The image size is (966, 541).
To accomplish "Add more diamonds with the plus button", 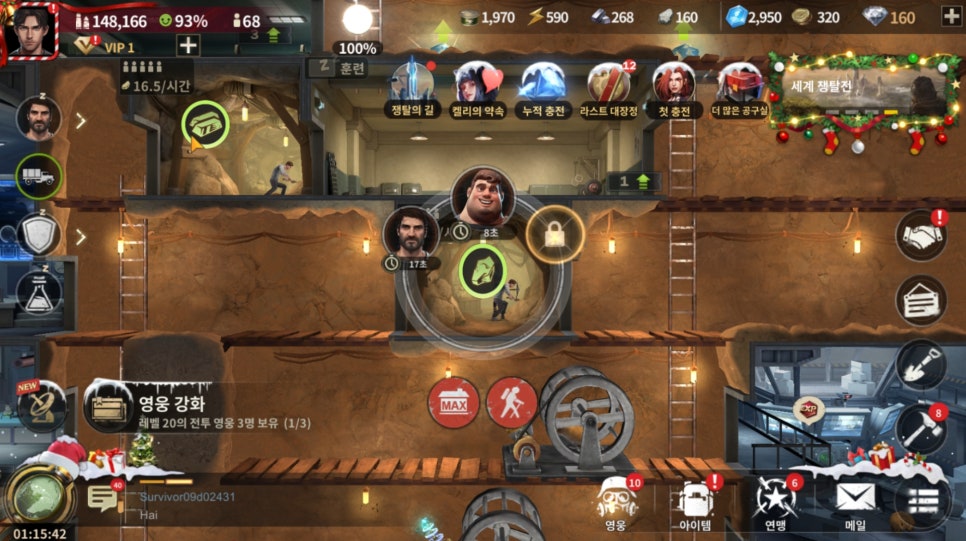I will click(949, 16).
